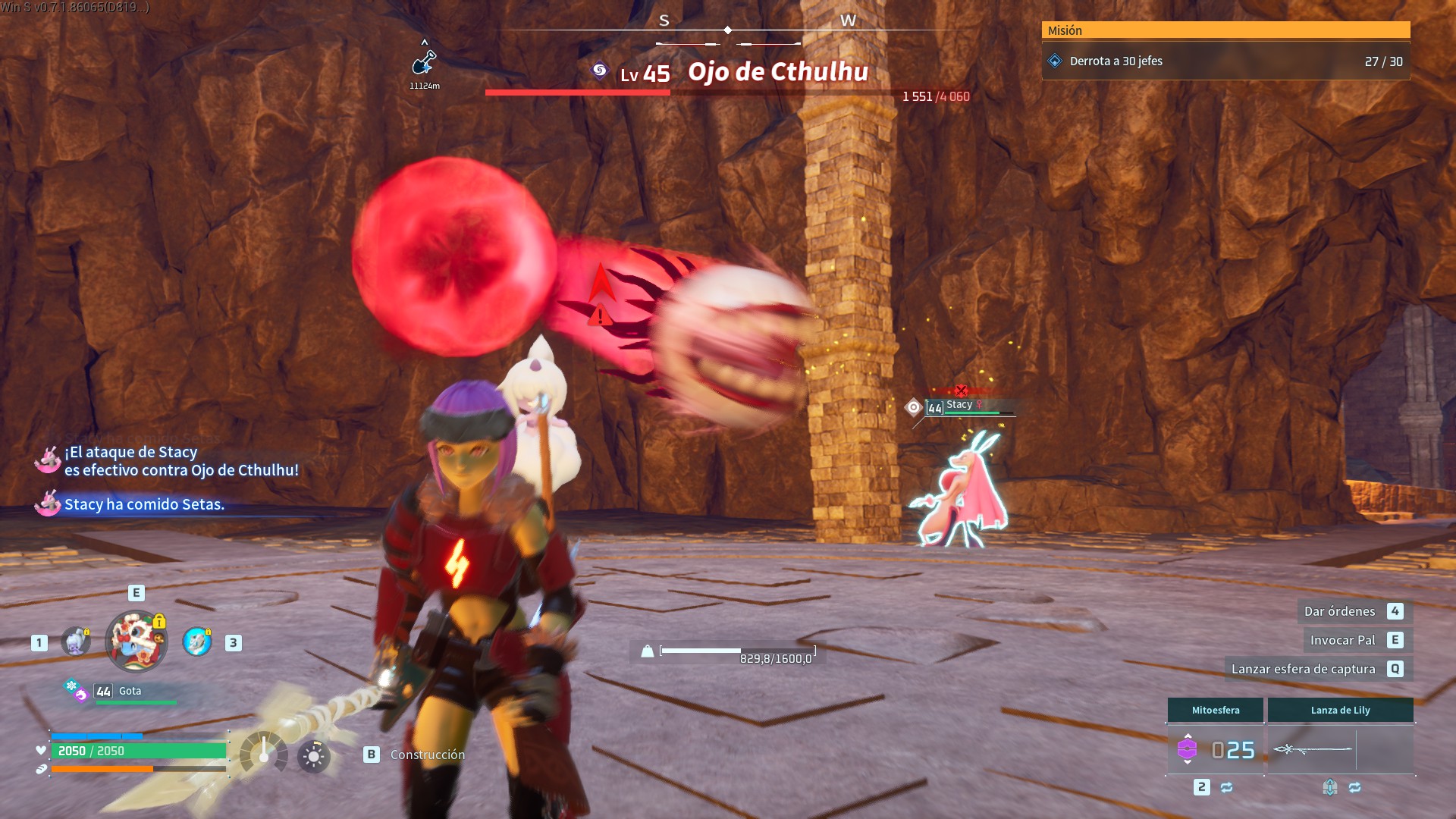Viewport: 1456px width, 819px height.
Task: Click the sun time-of-day icon
Action: 313,756
